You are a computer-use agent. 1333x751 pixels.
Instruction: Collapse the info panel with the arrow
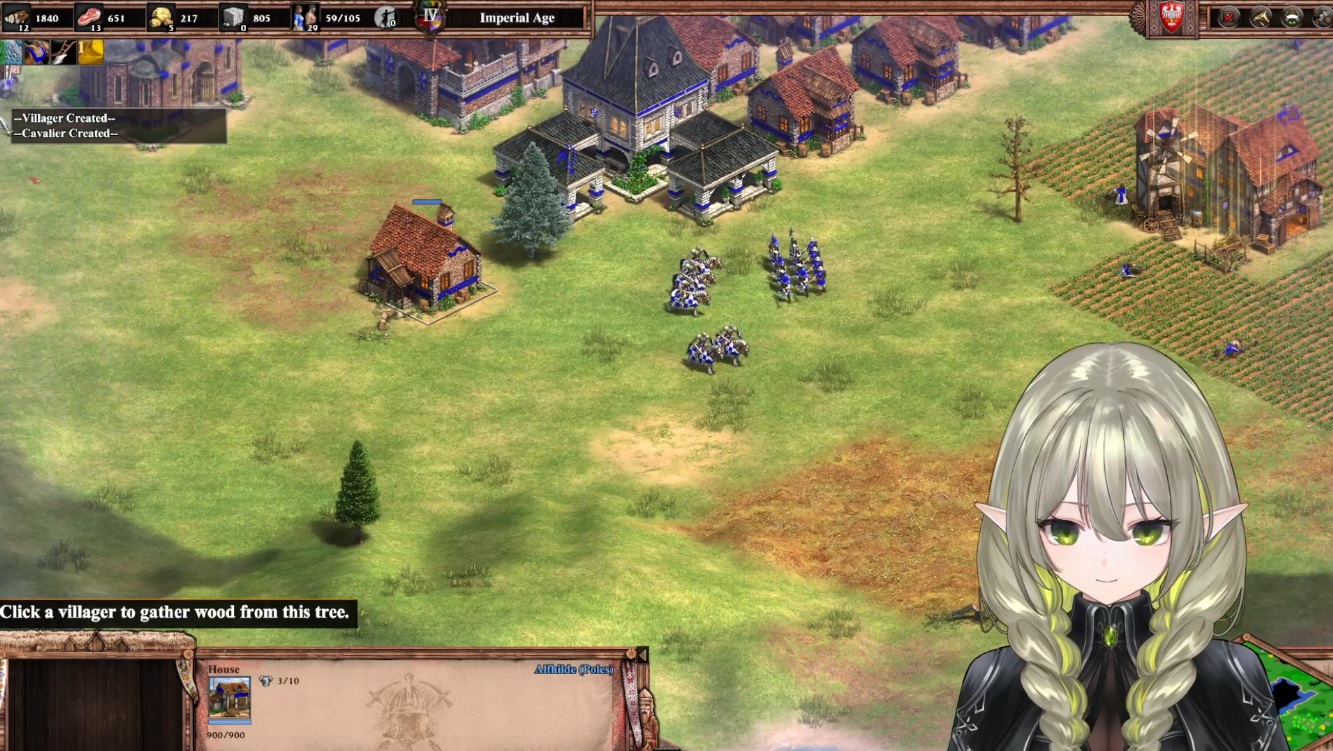642,655
